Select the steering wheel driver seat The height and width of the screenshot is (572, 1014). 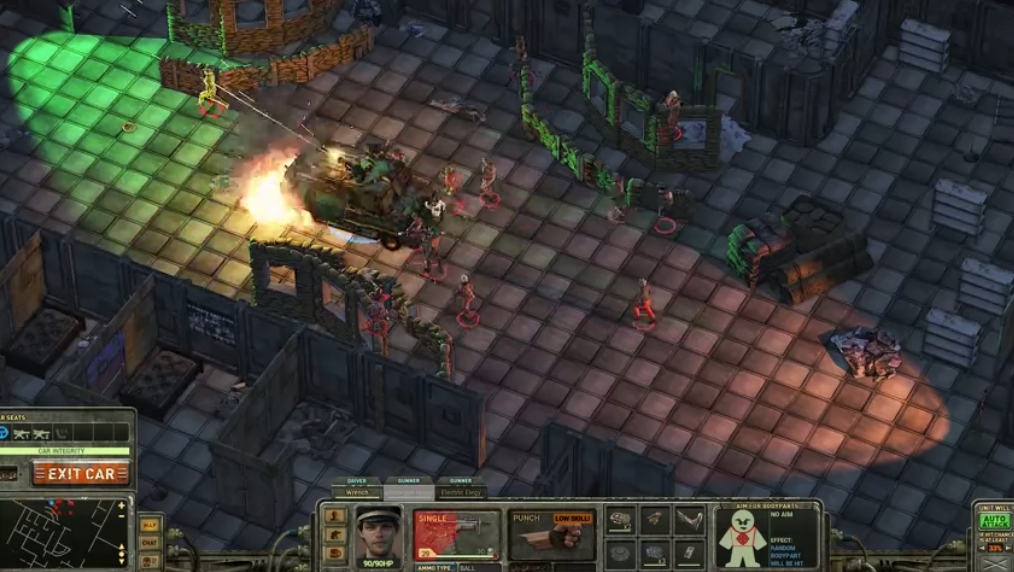click(6, 432)
